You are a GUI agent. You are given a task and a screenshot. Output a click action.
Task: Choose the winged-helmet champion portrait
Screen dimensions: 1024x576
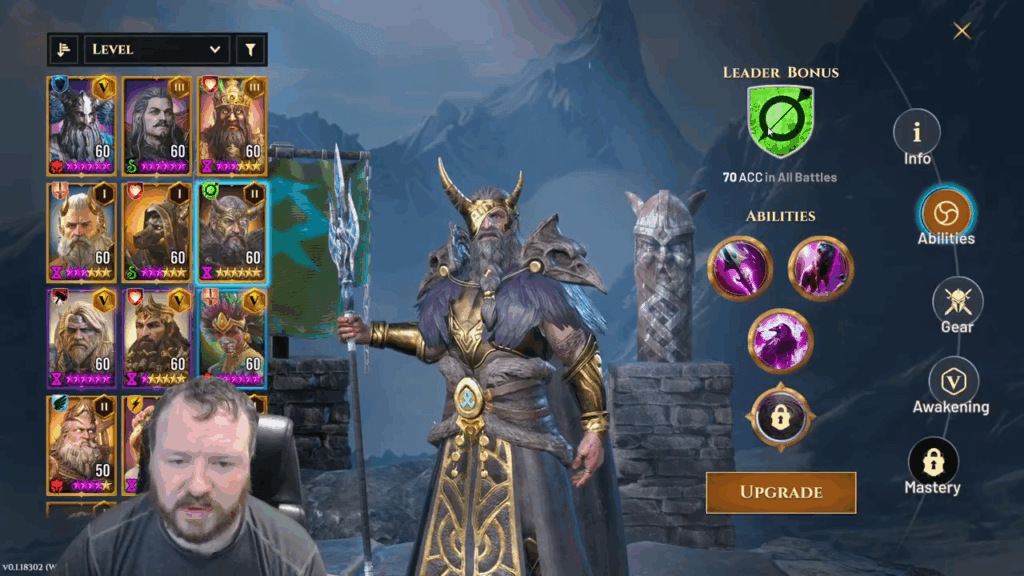[82, 125]
